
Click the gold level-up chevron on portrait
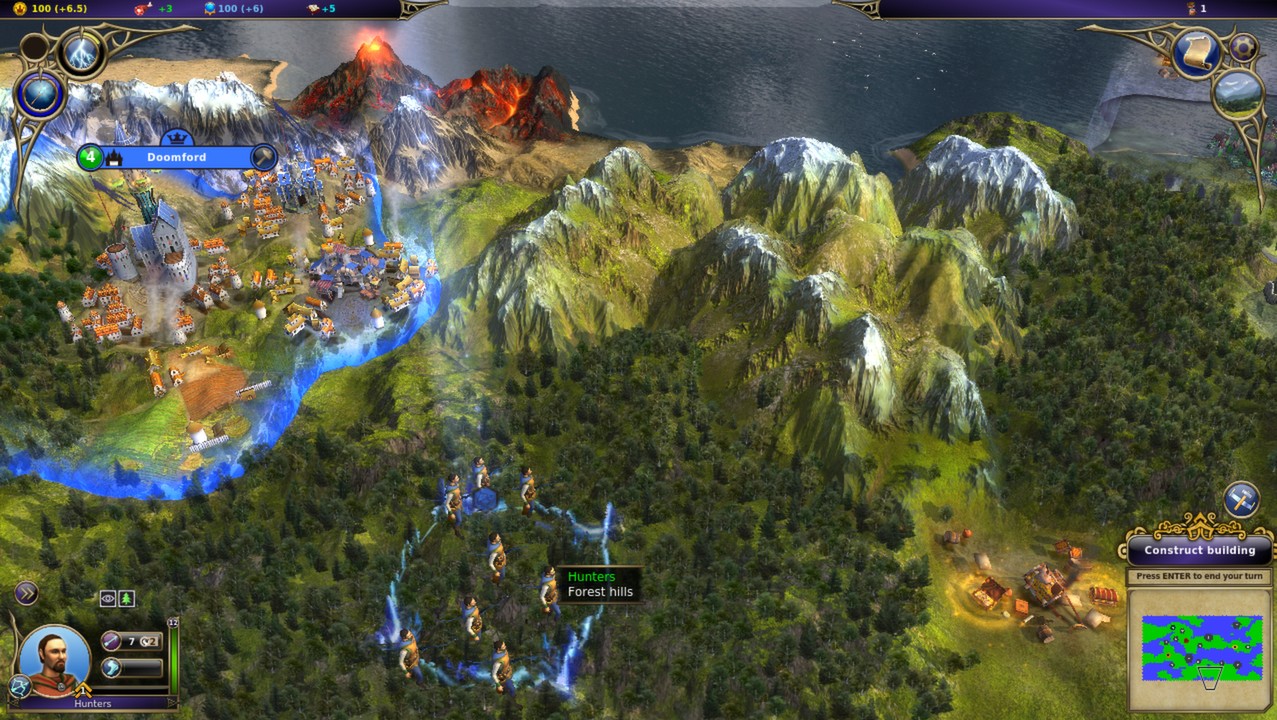[x=84, y=690]
